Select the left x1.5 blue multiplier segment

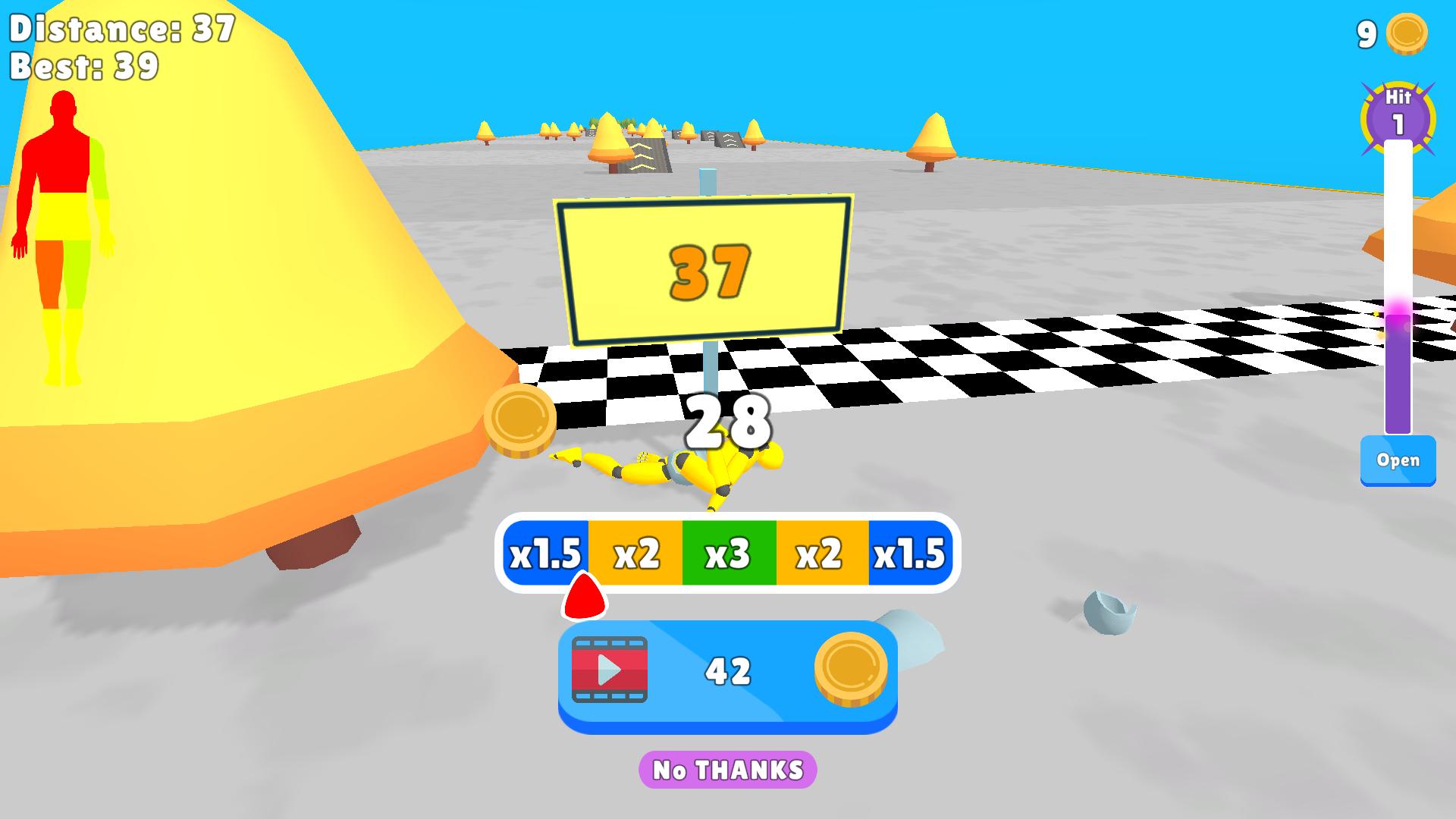point(544,553)
